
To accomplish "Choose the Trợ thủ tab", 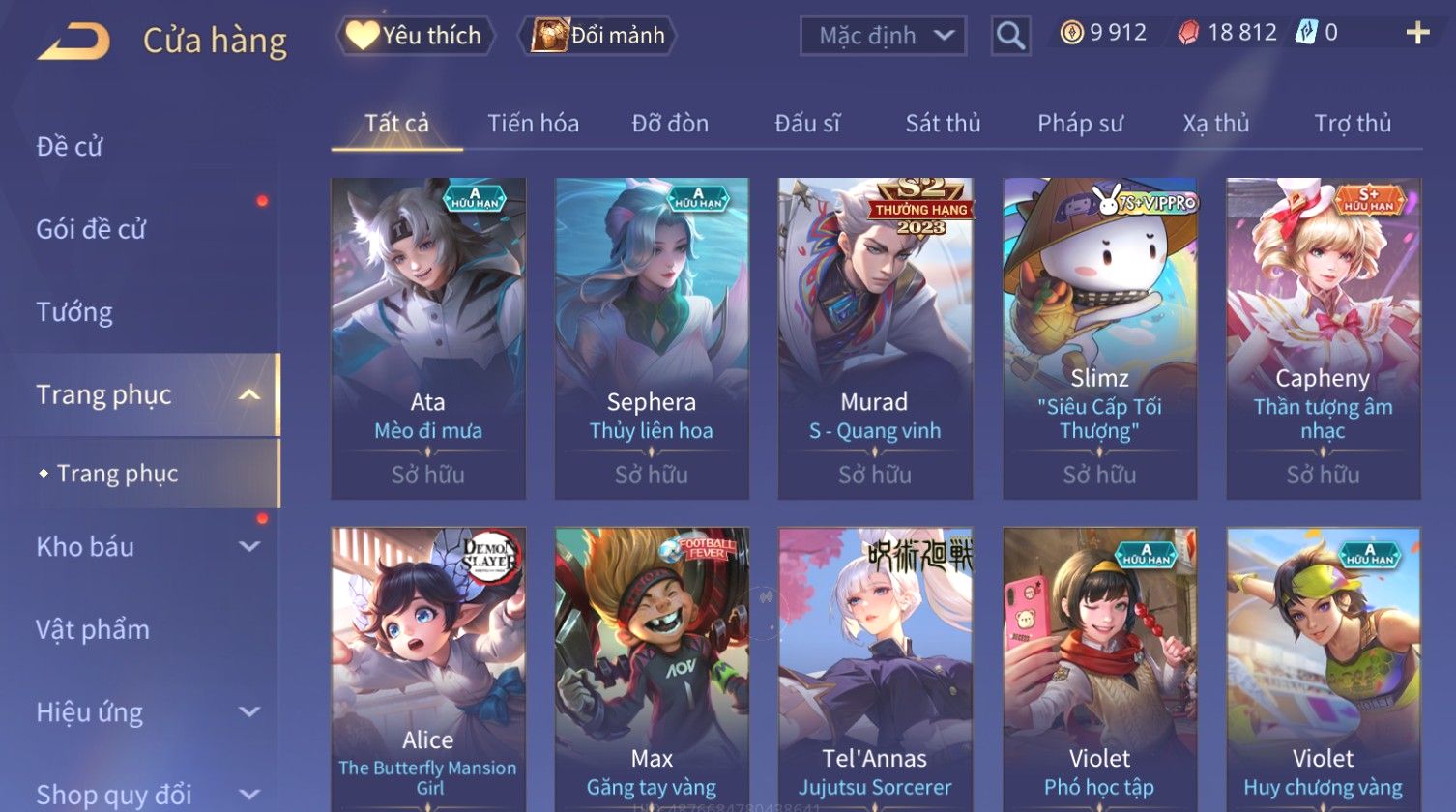I will pos(1352,124).
